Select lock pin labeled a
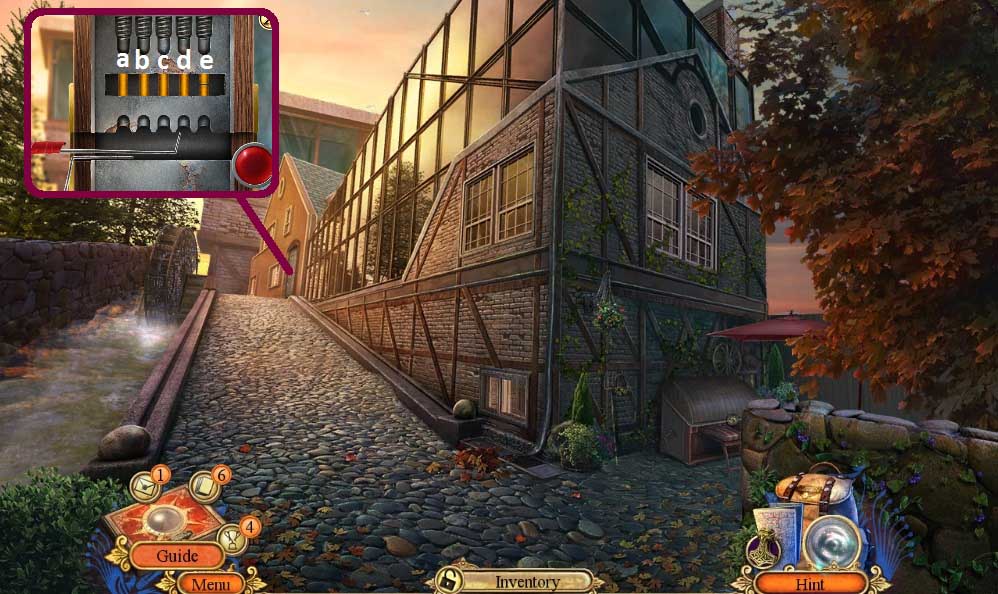The width and height of the screenshot is (998, 594). click(x=123, y=85)
